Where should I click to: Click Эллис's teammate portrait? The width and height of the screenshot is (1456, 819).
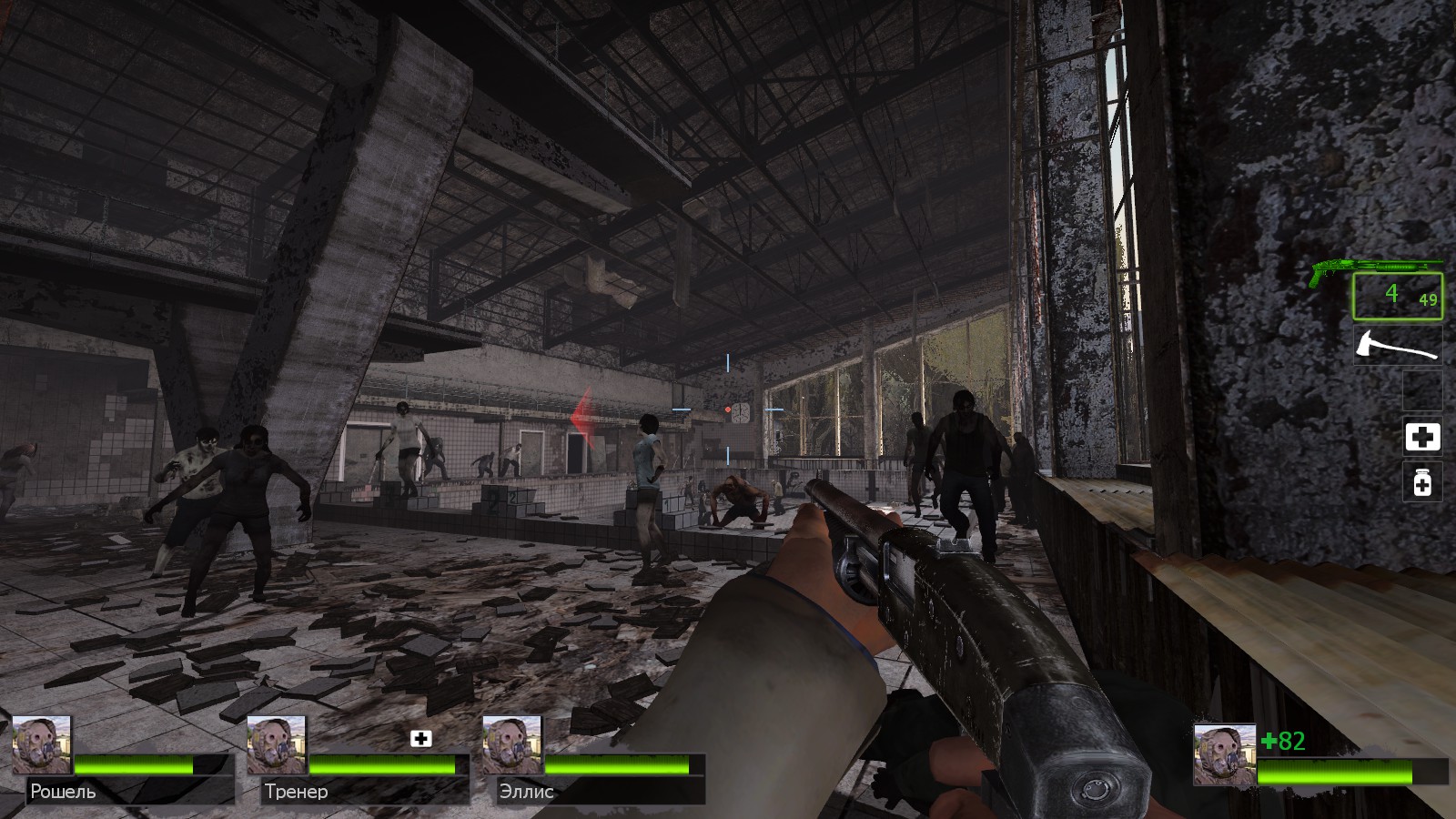511,744
